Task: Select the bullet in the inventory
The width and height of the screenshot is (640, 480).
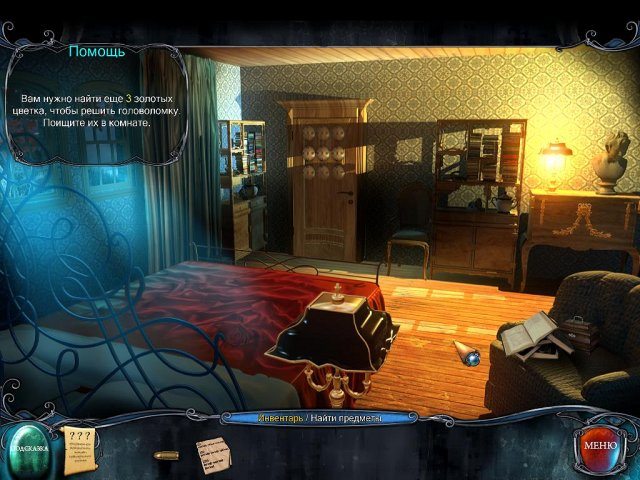Action: [x=166, y=455]
